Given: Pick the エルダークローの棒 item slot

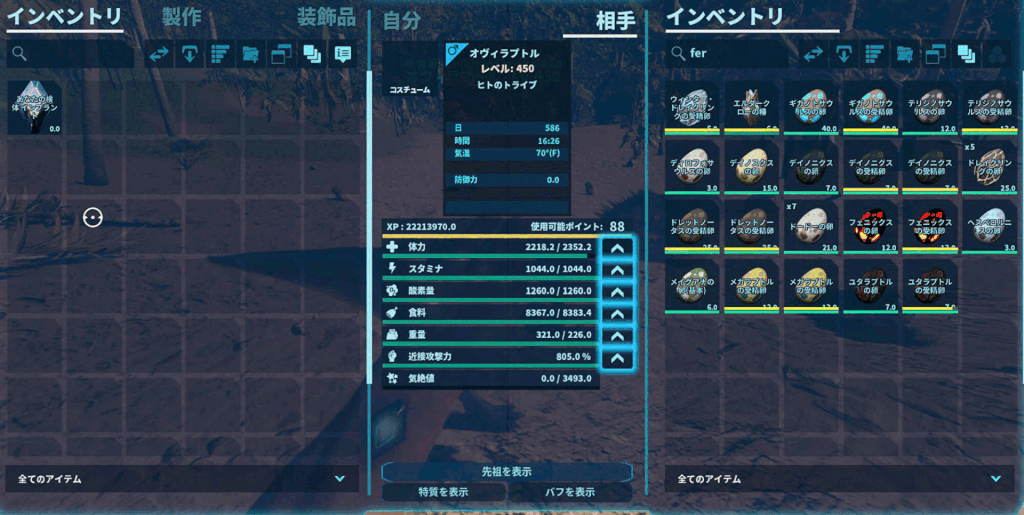Looking at the screenshot, I should [x=751, y=107].
